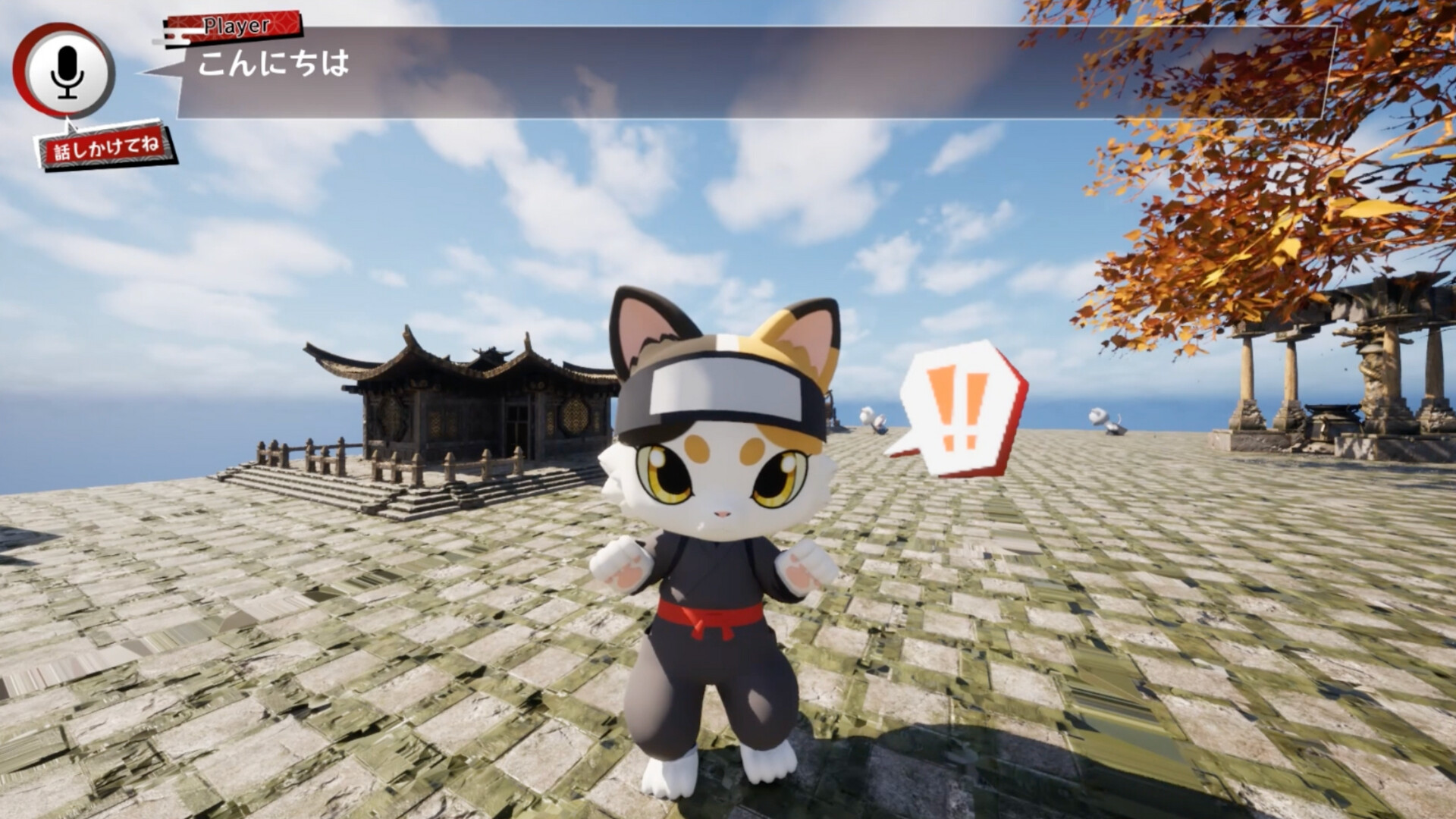
Task: Select the ninja cat character
Action: point(713,546)
